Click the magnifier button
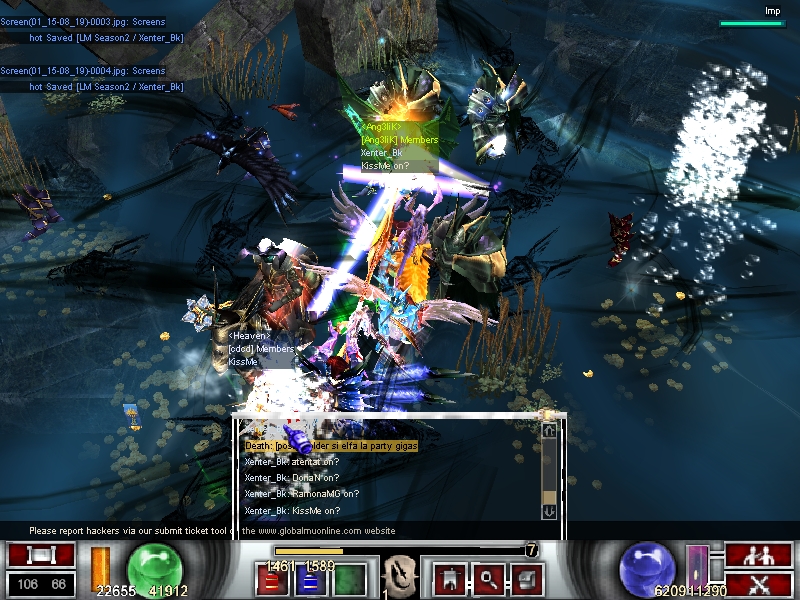 pos(488,577)
